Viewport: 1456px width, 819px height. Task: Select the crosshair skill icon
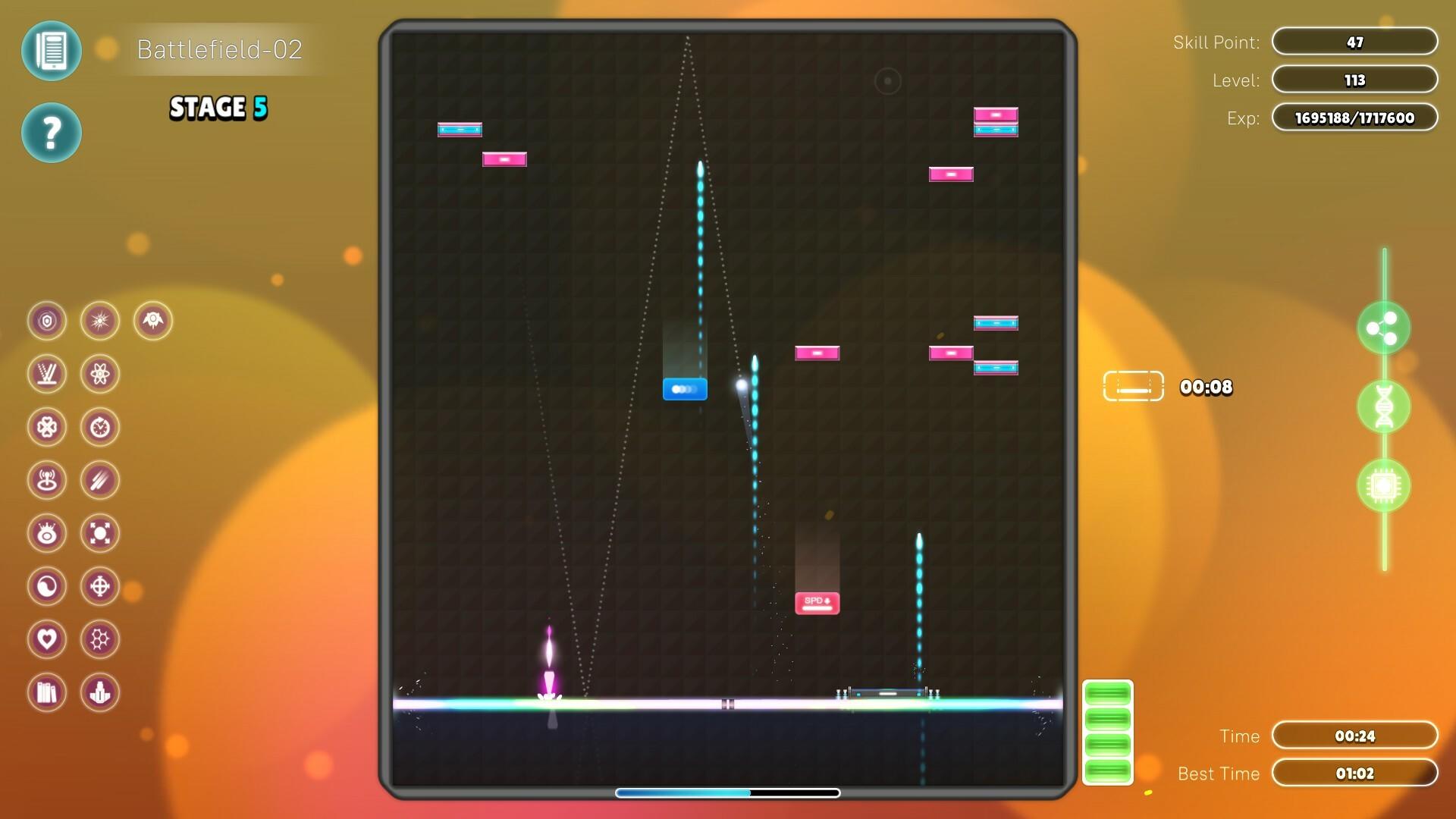click(x=101, y=586)
